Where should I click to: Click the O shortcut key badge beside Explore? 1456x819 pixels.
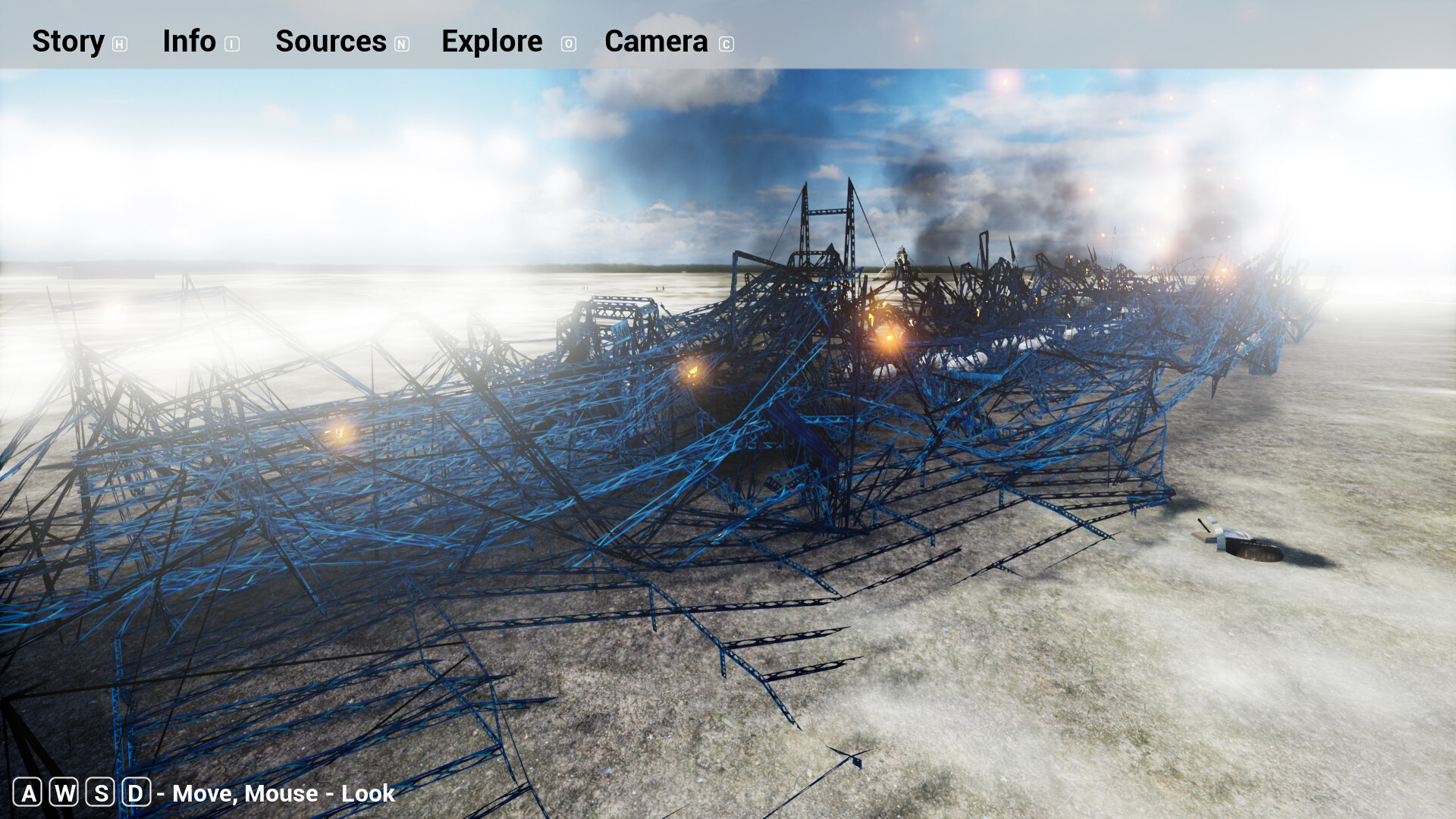click(x=568, y=44)
